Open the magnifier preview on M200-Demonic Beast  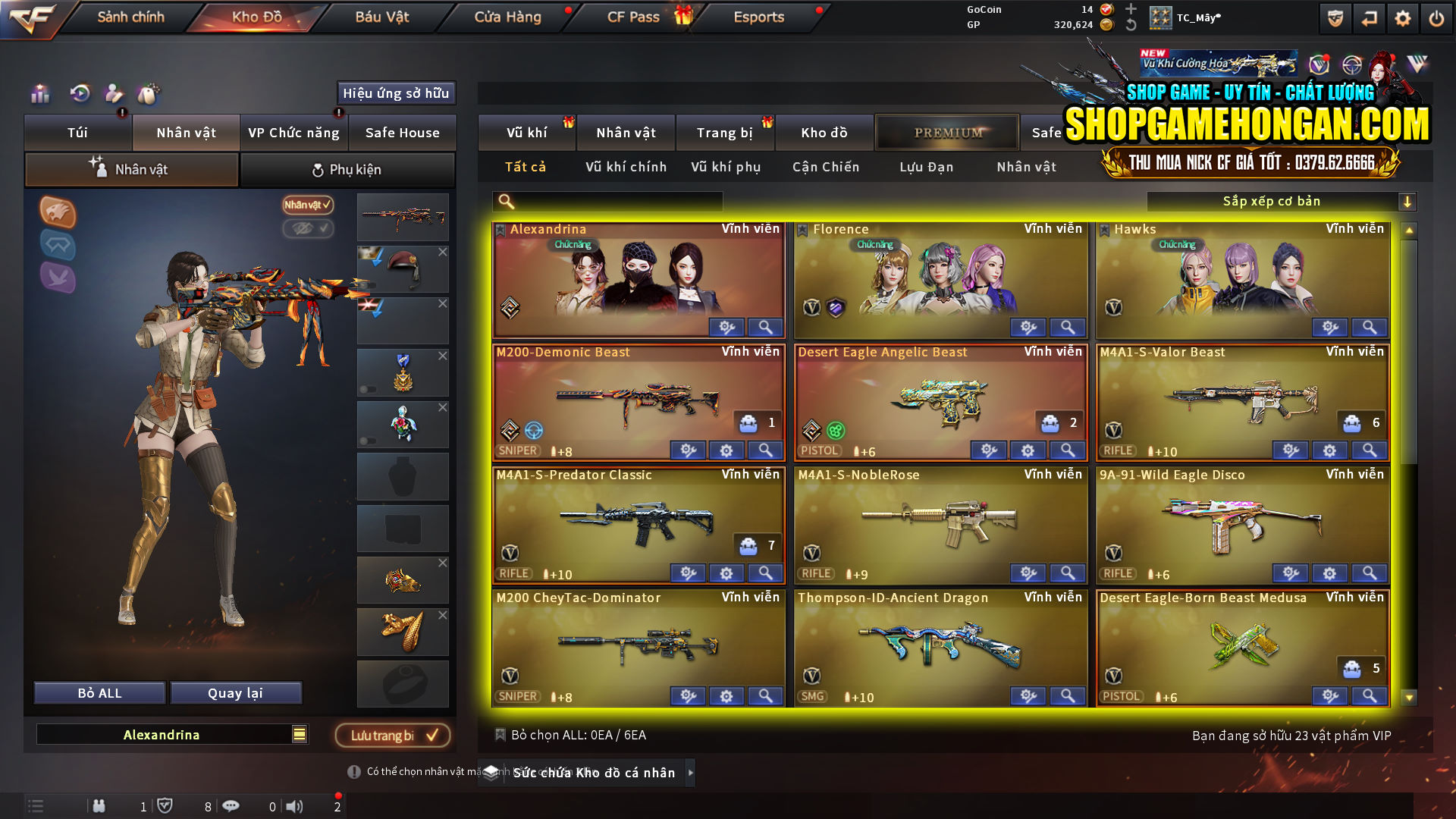(764, 450)
